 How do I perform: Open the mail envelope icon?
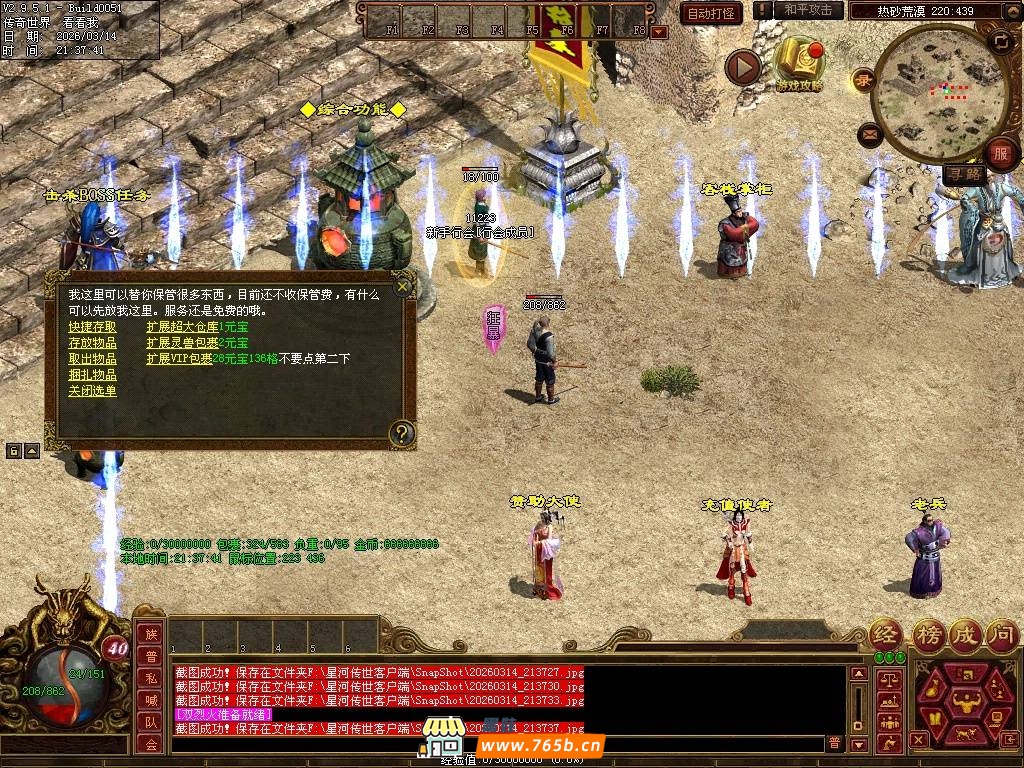[x=869, y=133]
